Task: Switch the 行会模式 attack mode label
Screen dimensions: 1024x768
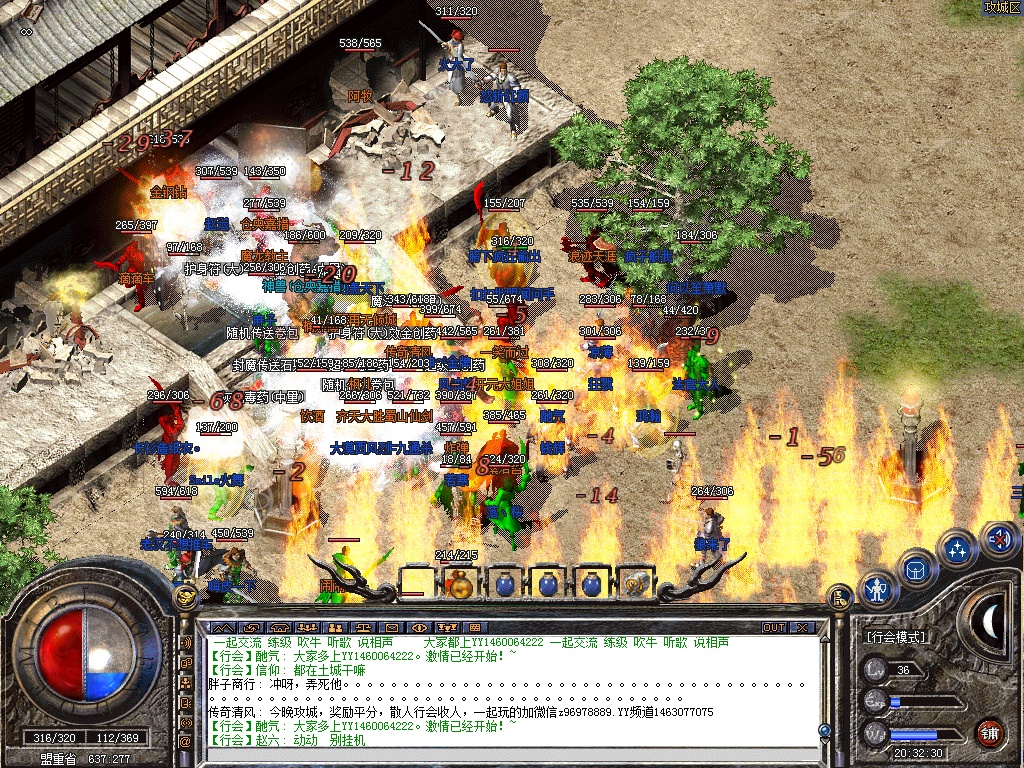Action: [895, 637]
